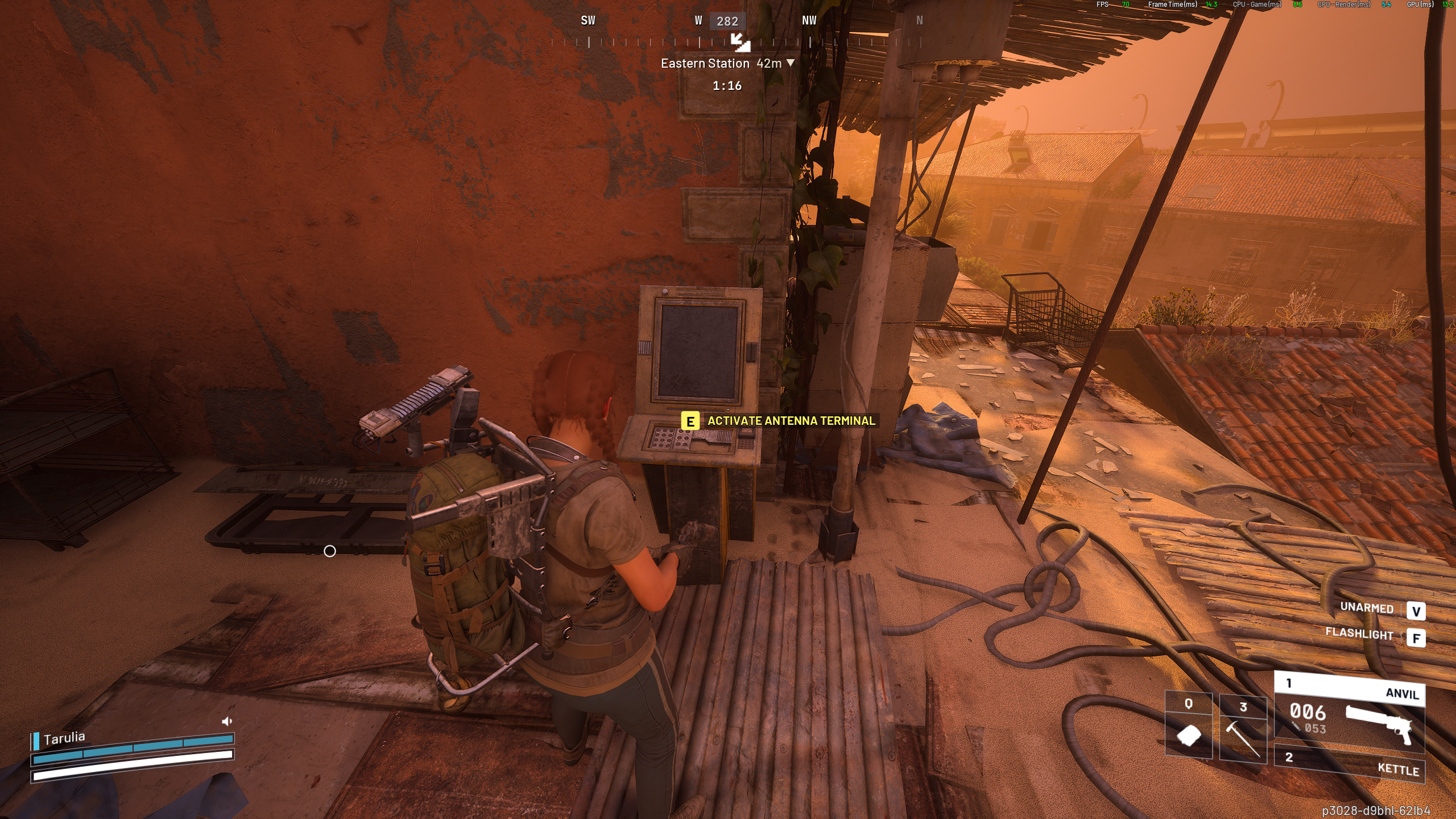Click the extraction arrows marker on compass
Image resolution: width=1456 pixels, height=819 pixels.
coord(740,42)
